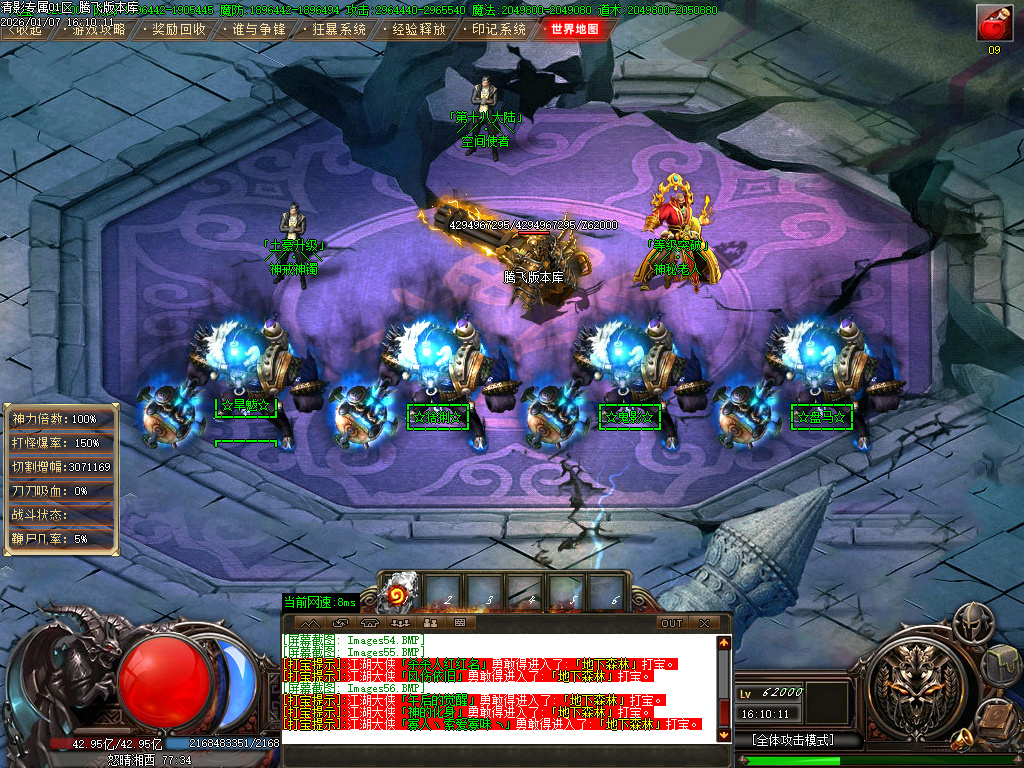Viewport: 1024px width, 768px height.
Task: Use the red potion icon labeled 09
Action: coord(993,23)
